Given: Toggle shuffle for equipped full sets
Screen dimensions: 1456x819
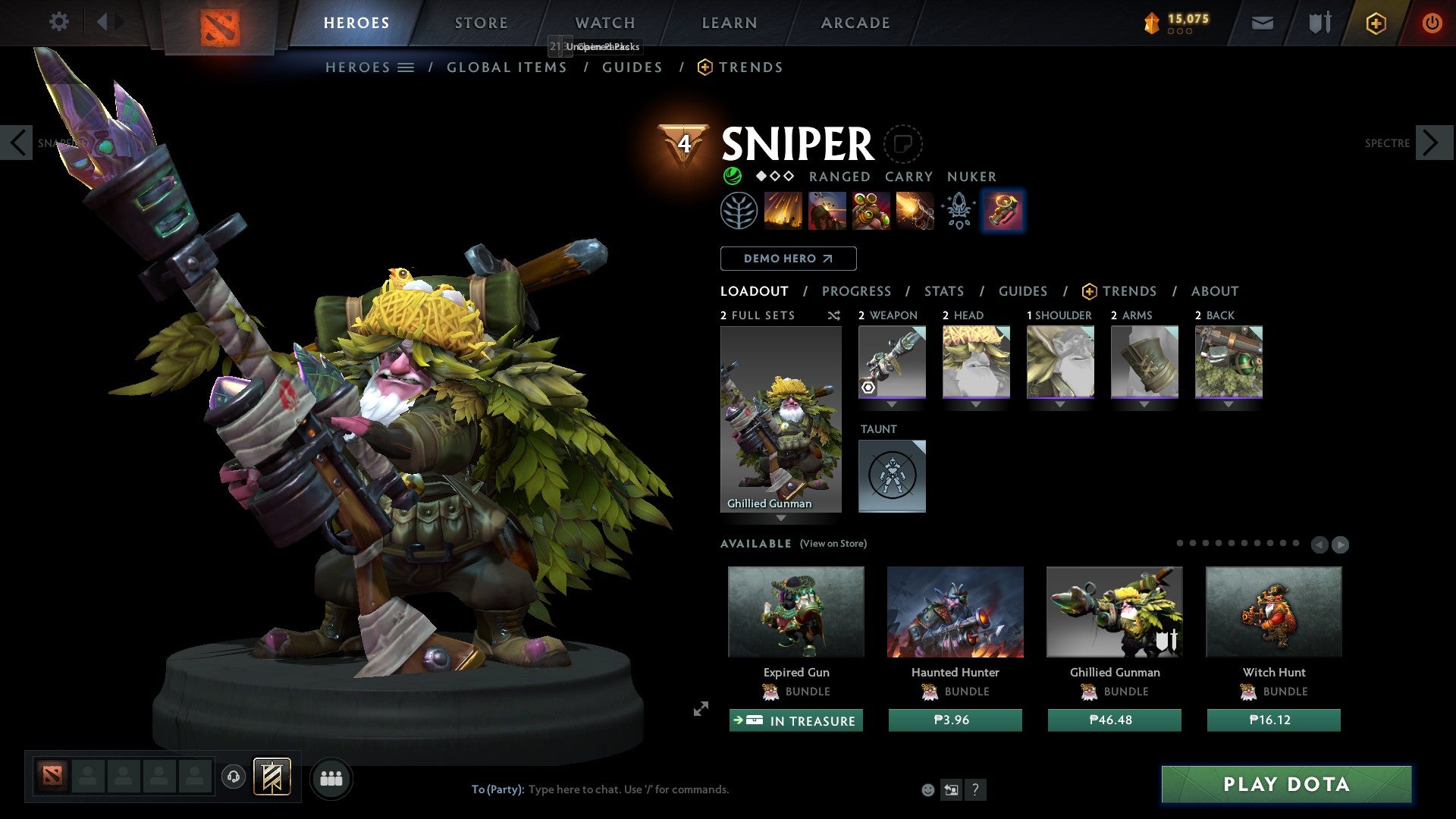Looking at the screenshot, I should coord(833,315).
